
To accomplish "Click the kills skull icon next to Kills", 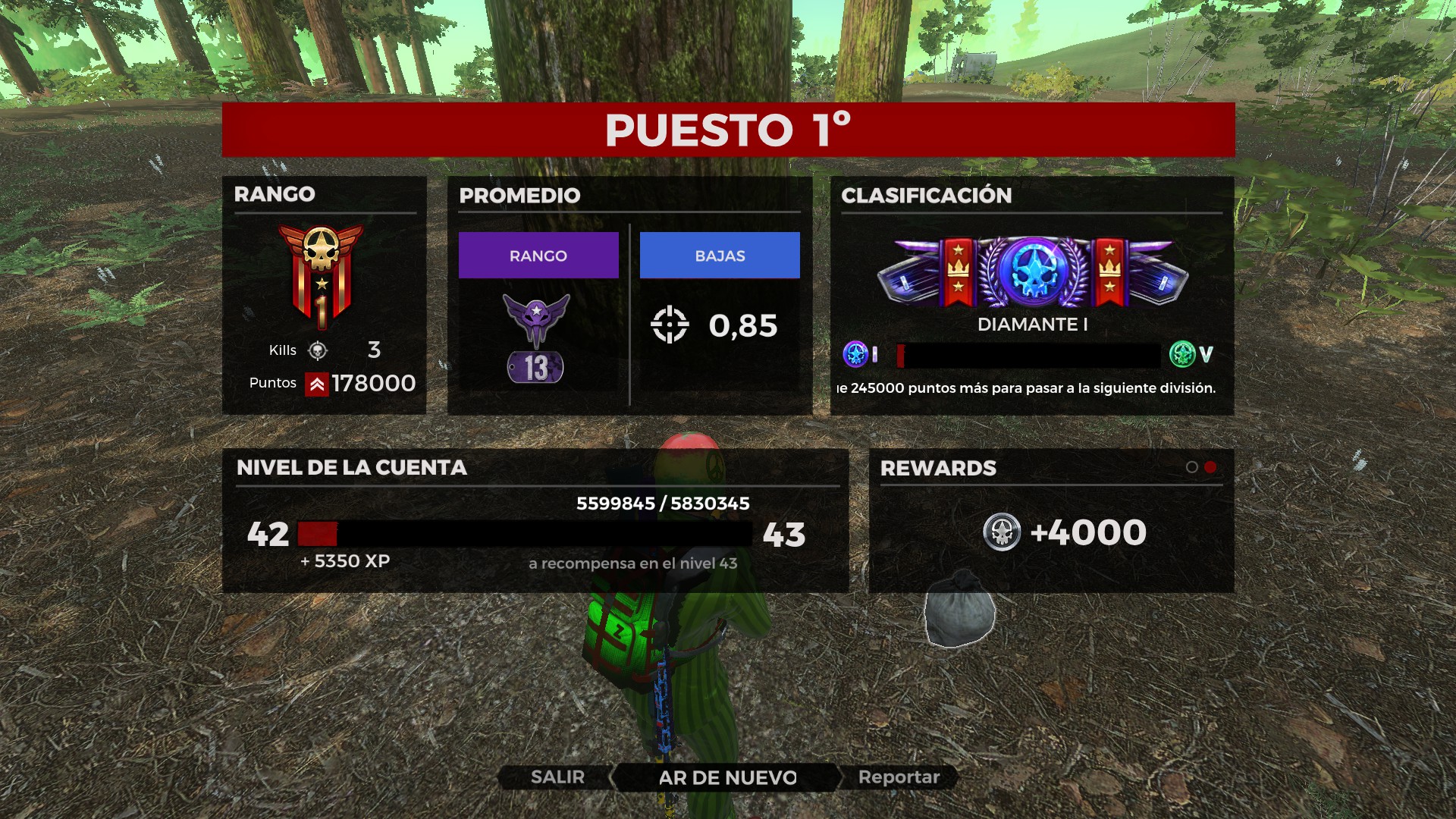I will tap(319, 350).
